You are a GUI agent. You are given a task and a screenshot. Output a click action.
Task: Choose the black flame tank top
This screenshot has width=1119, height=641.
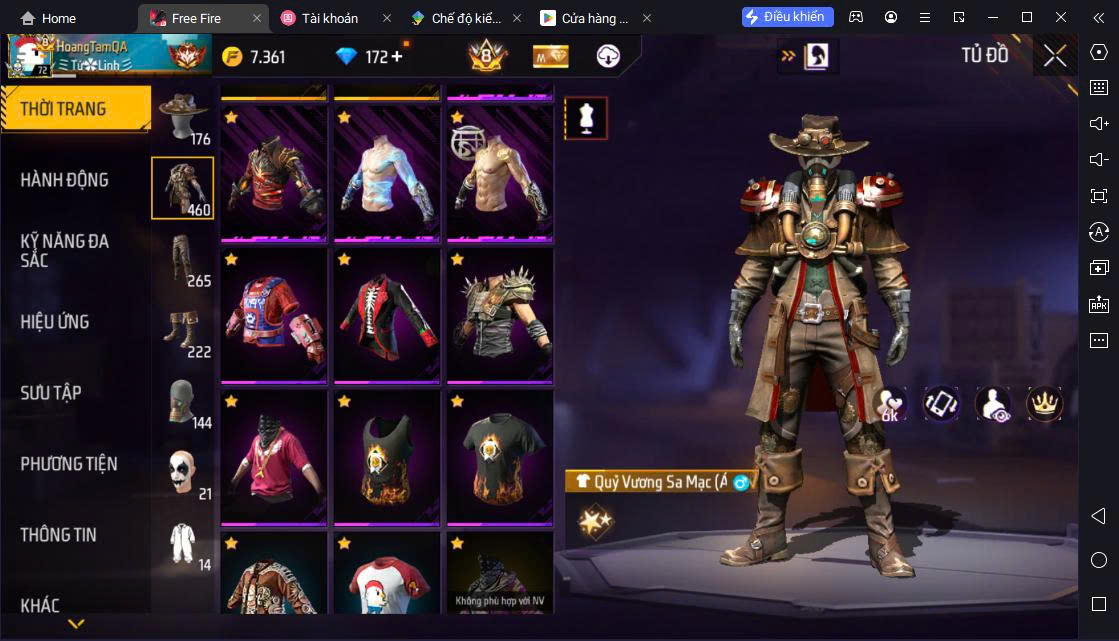[x=385, y=455]
